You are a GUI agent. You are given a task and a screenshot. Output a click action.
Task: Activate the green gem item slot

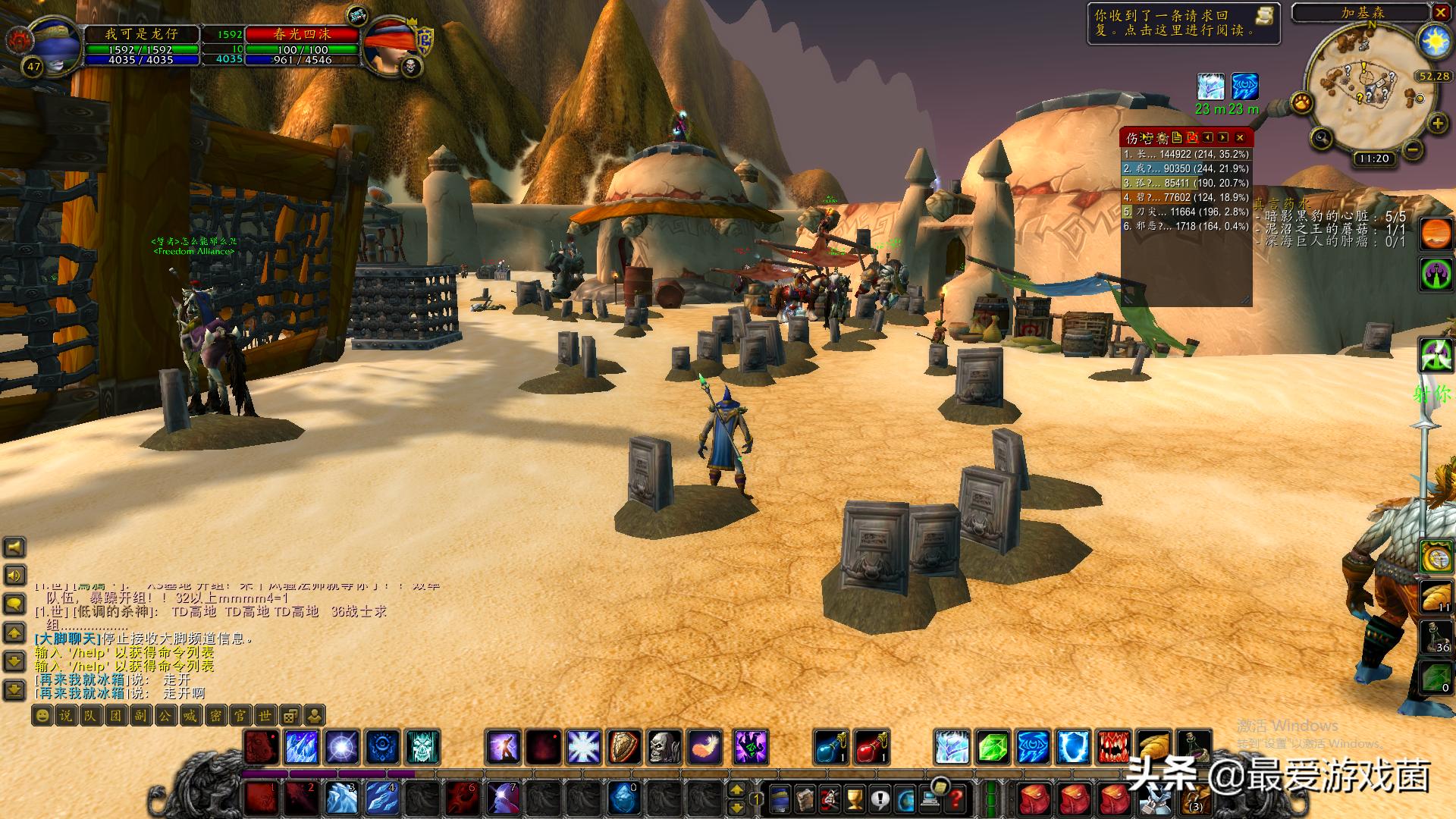click(992, 747)
